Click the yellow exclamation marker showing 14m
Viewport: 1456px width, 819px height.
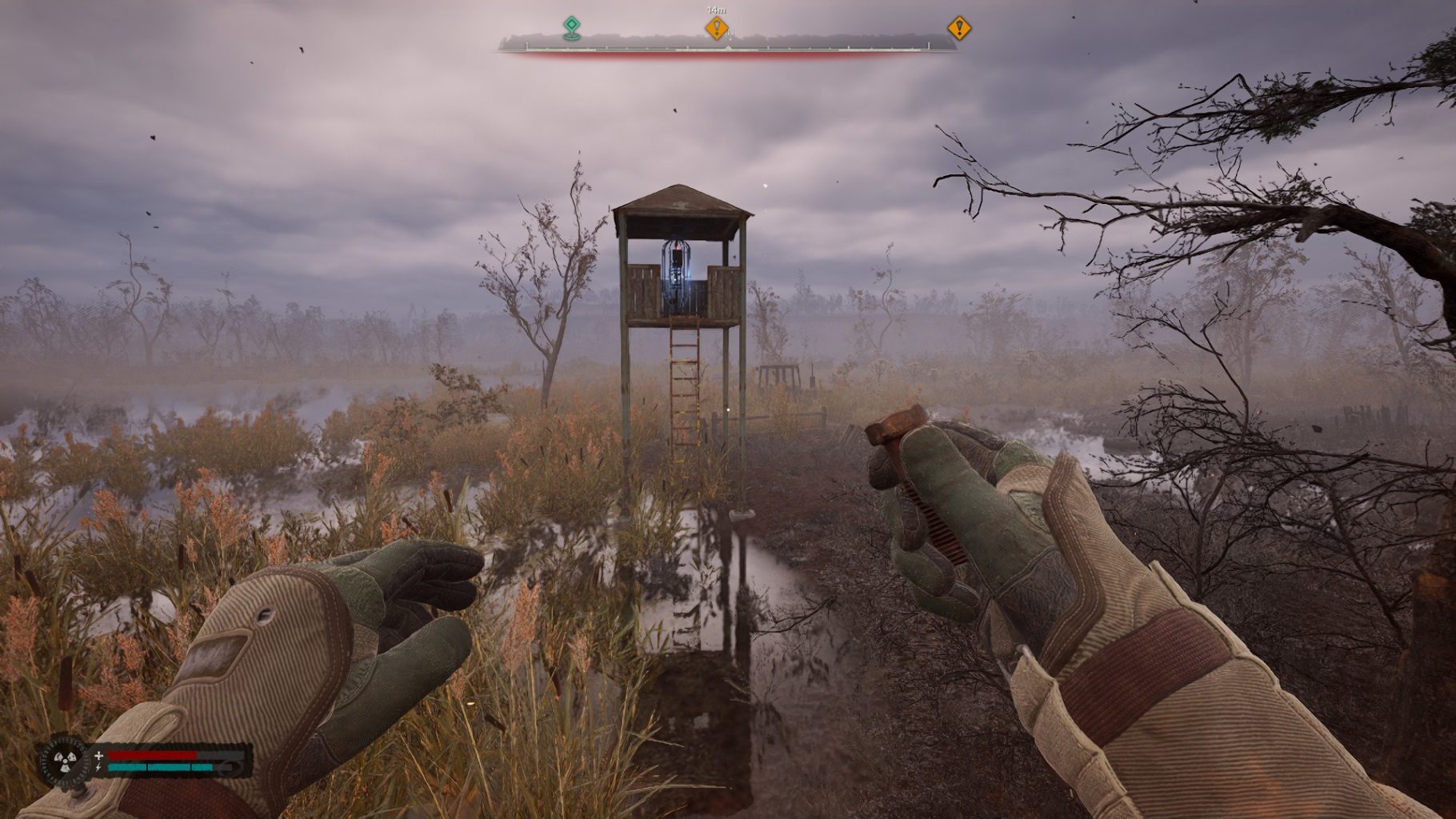point(716,29)
